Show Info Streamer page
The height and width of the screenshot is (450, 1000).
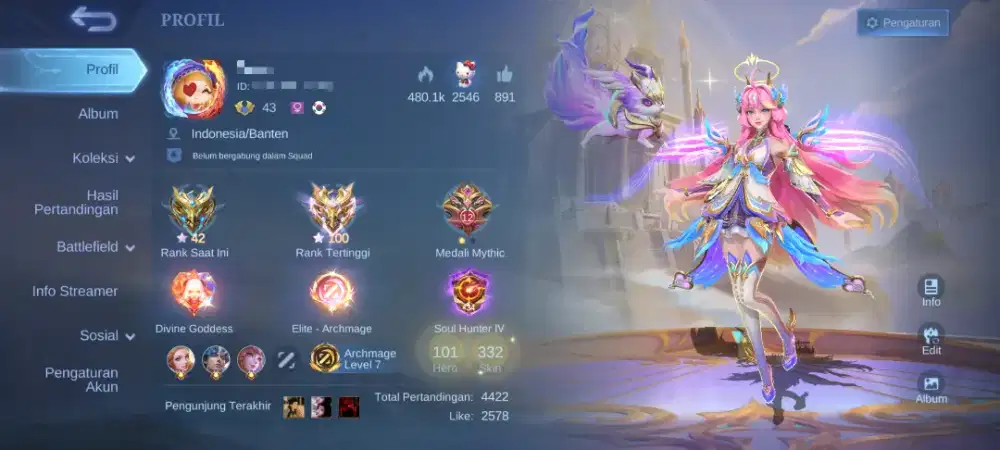pyautogui.click(x=75, y=291)
